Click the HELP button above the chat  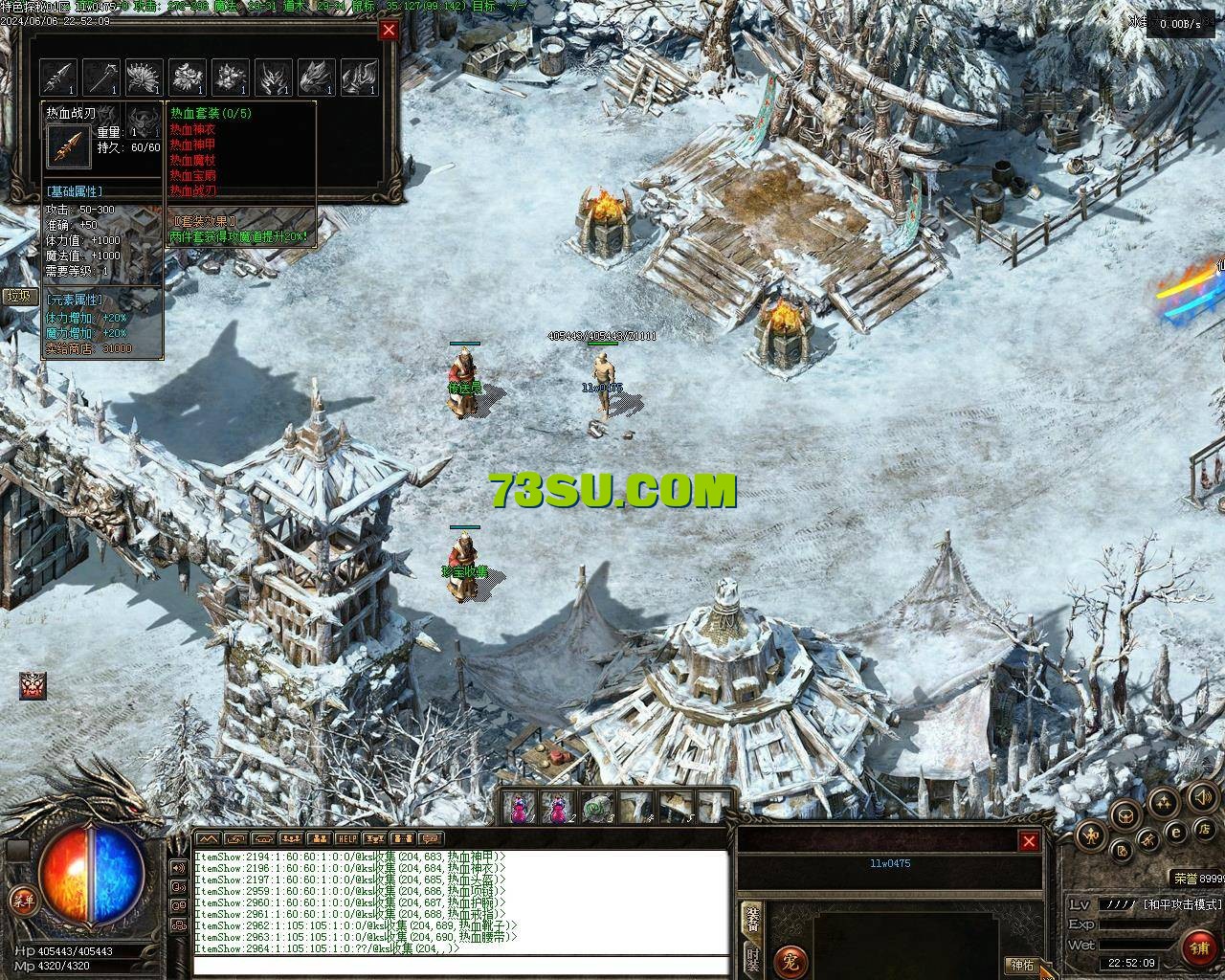point(345,840)
